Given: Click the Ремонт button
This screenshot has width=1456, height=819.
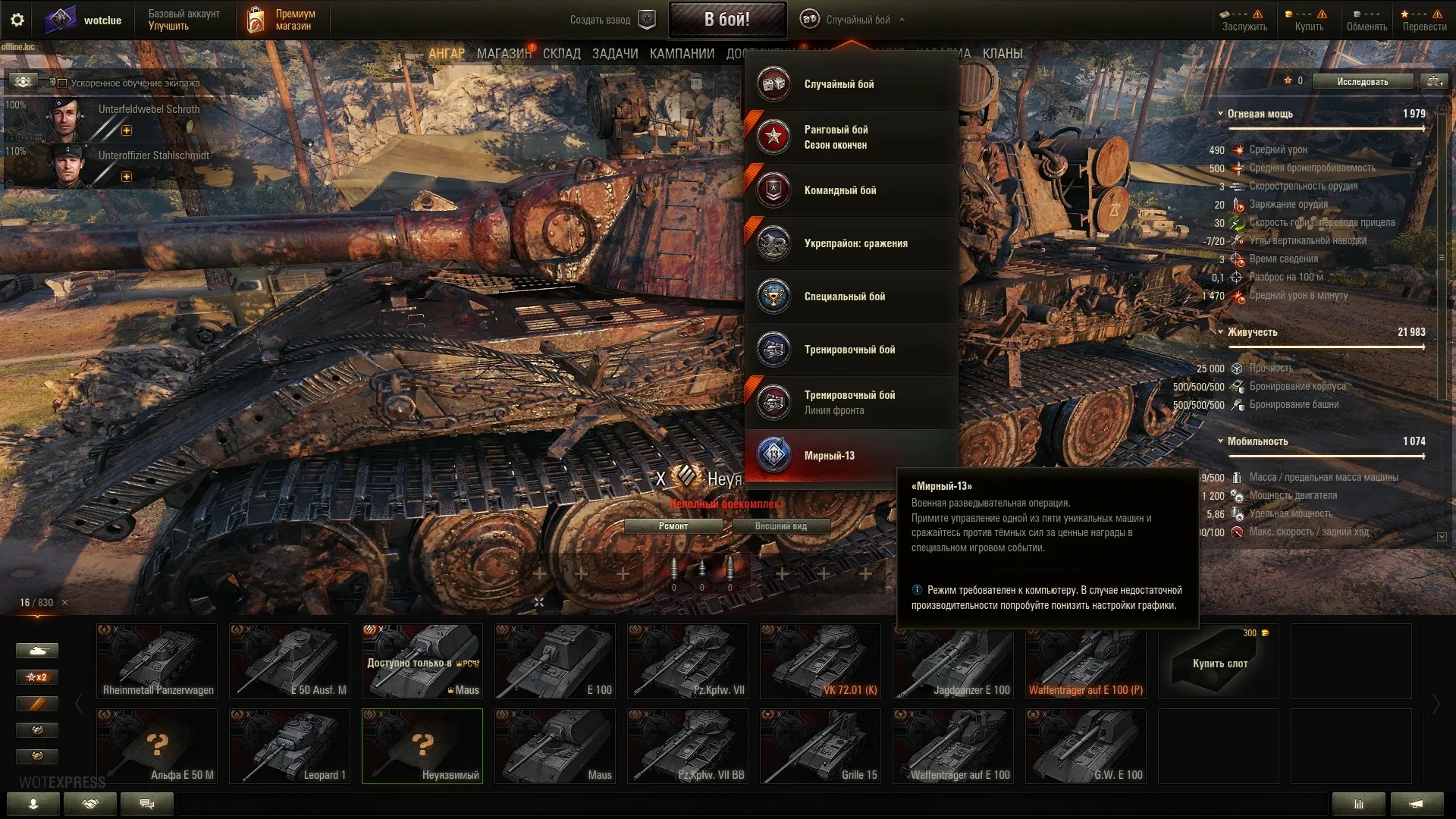Looking at the screenshot, I should pos(673,526).
